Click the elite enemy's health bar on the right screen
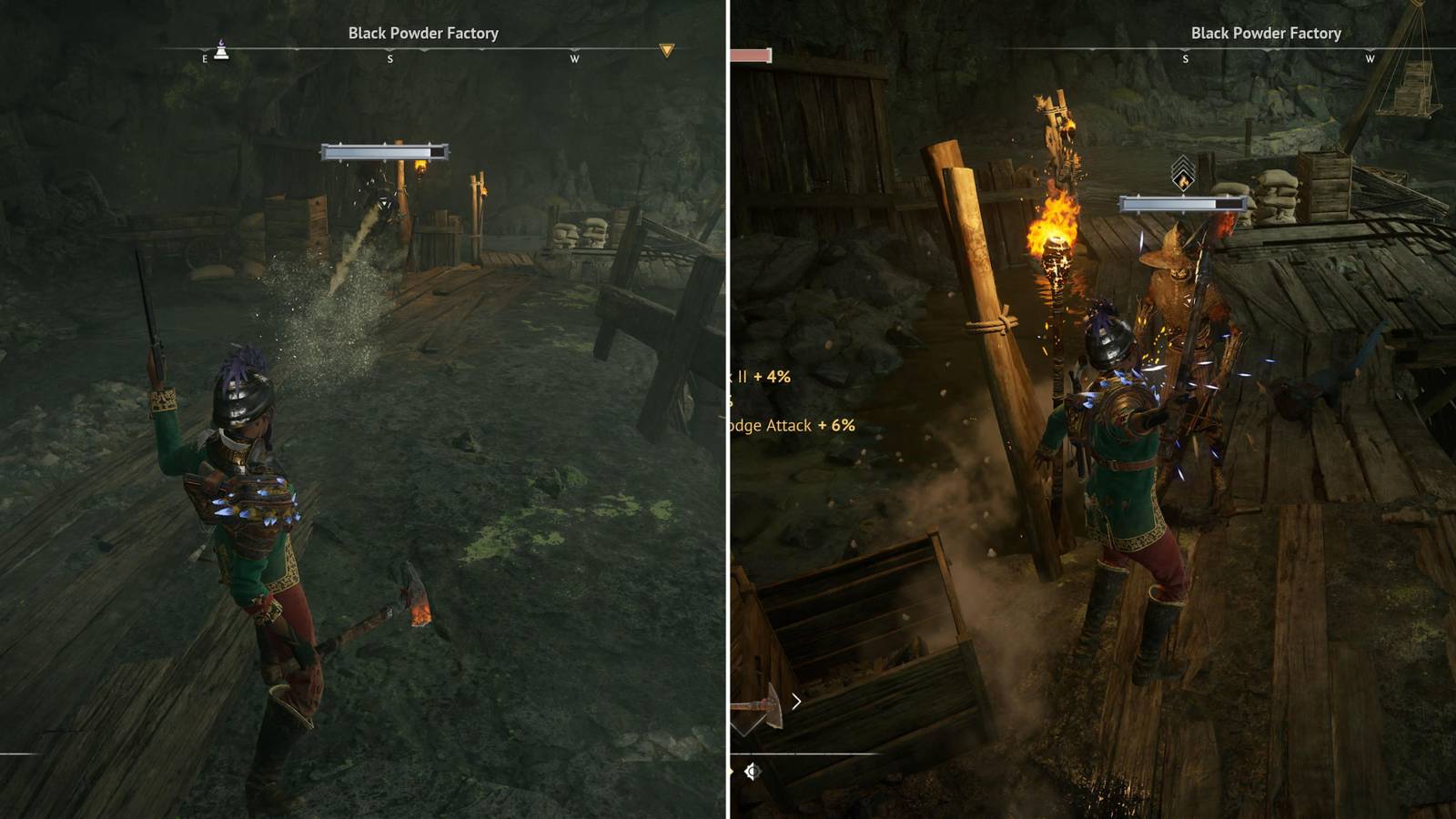Viewport: 1456px width, 819px height. tap(1183, 202)
